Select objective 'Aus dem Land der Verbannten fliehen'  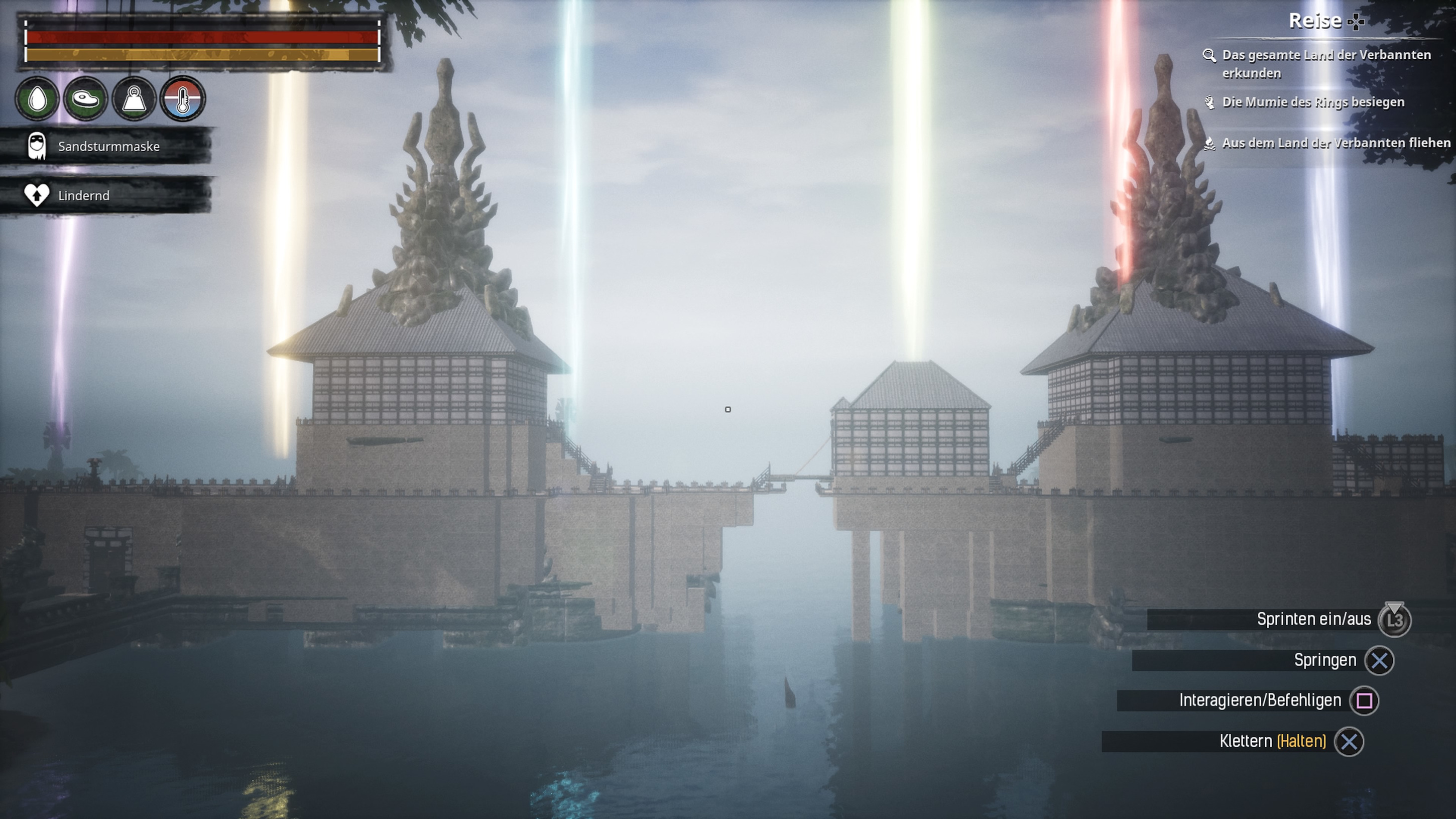[x=1335, y=143]
